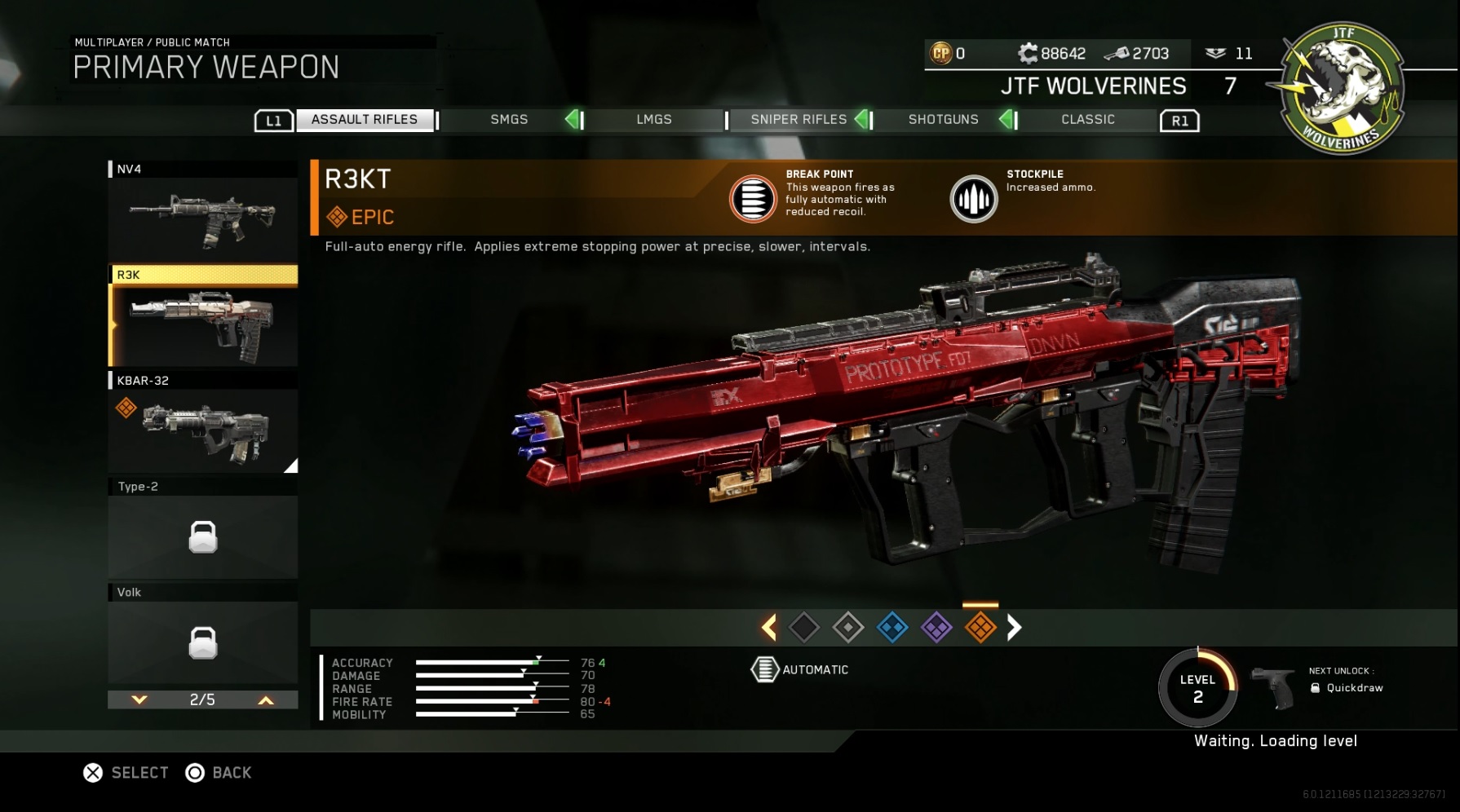Go to previous weapon list page
The height and width of the screenshot is (812, 1460).
[266, 699]
